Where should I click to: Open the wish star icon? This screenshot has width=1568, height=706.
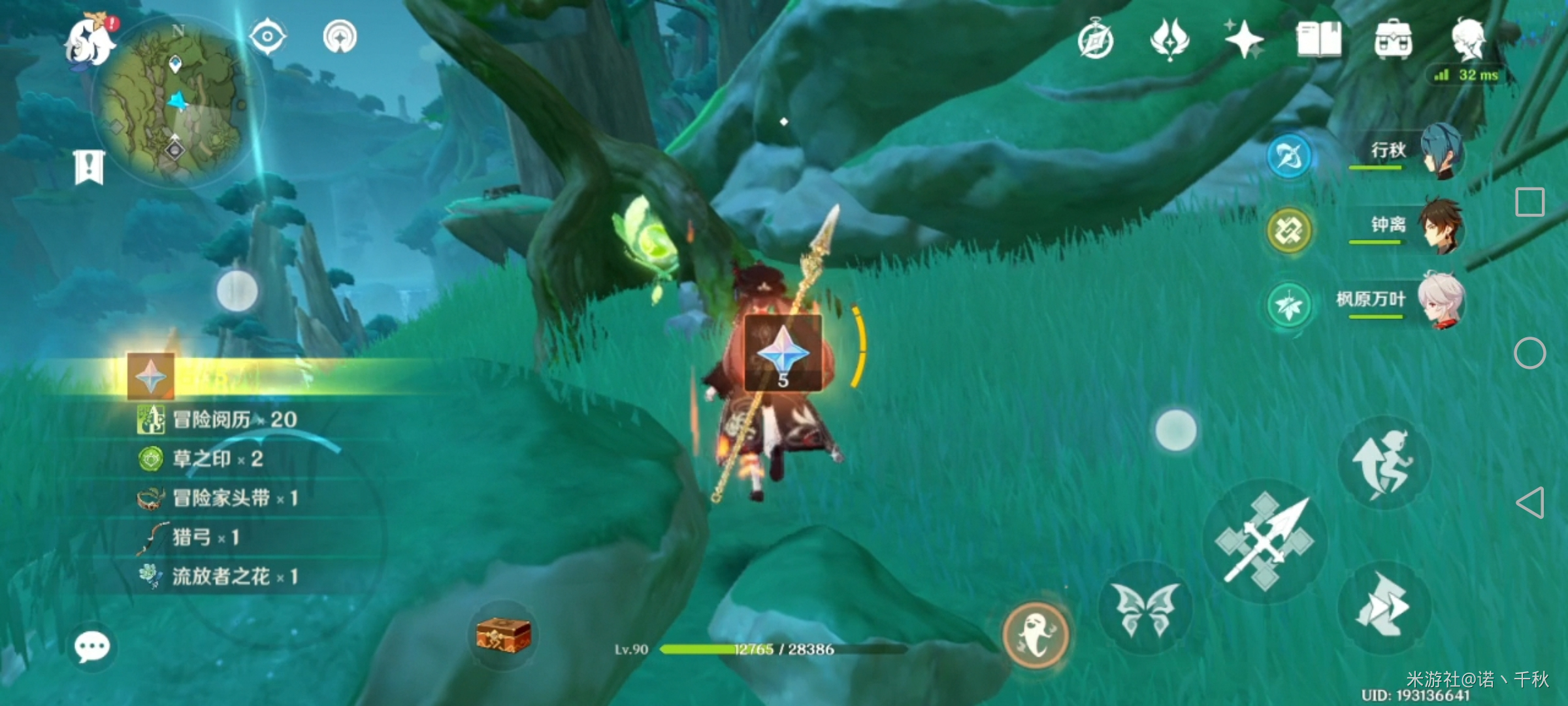point(1243,39)
